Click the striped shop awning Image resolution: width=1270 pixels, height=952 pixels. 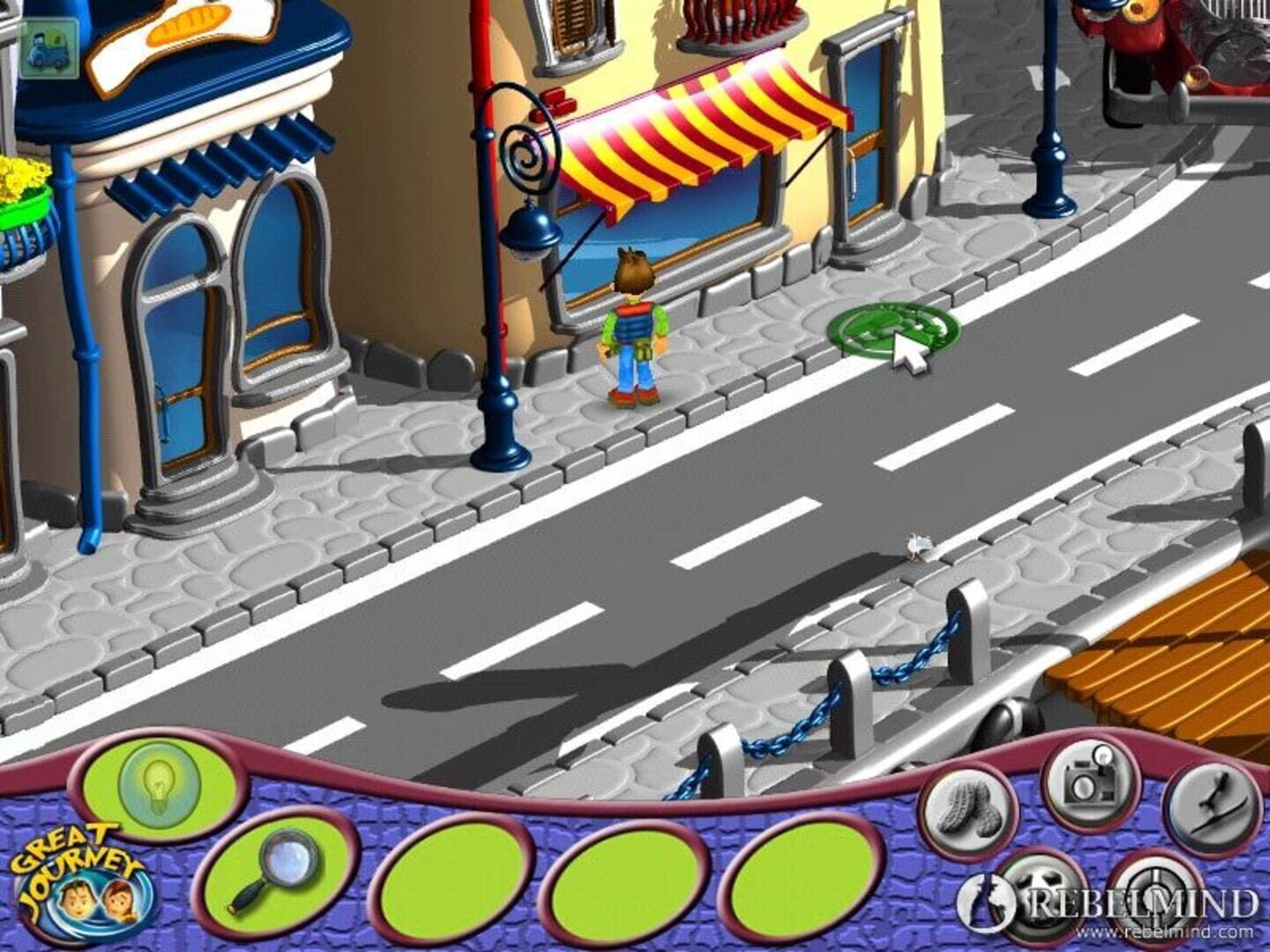pyautogui.click(x=706, y=141)
